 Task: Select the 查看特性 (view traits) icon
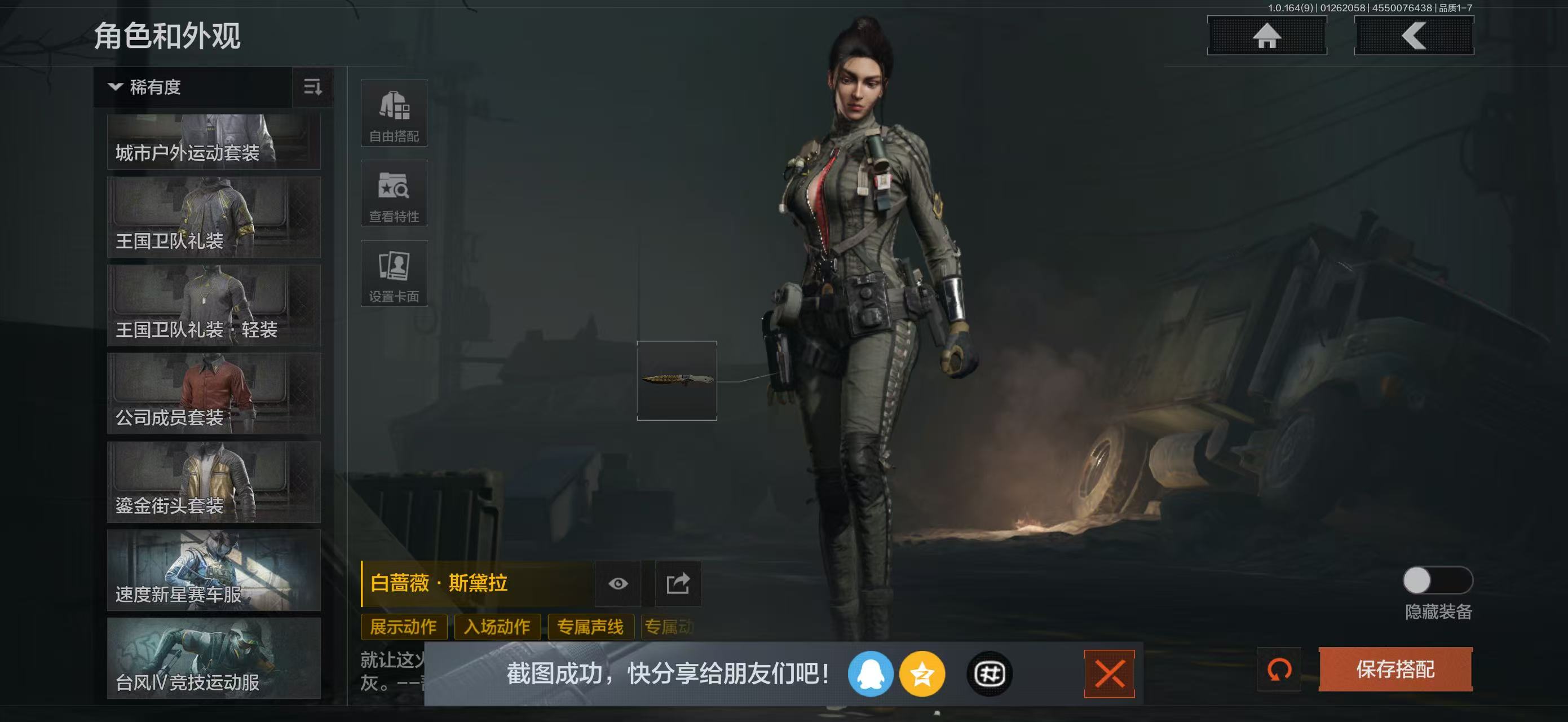pos(394,193)
